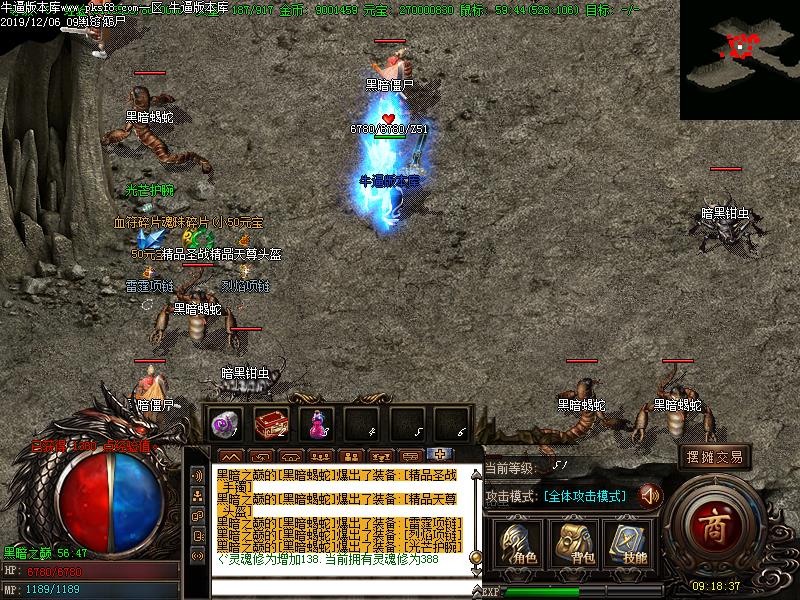This screenshot has width=800, height=600.
Task: Toggle the top speaker chat channel button
Action: tap(197, 475)
